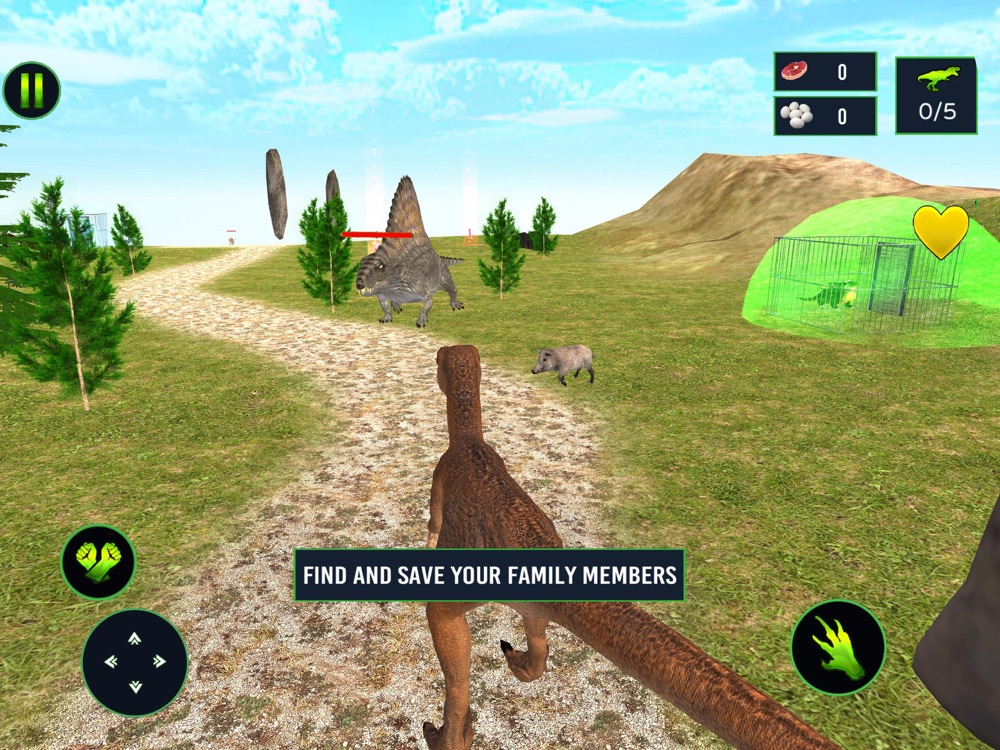This screenshot has height=750, width=1000.
Task: Open the dinosaur family rescue tracker
Action: [x=936, y=95]
